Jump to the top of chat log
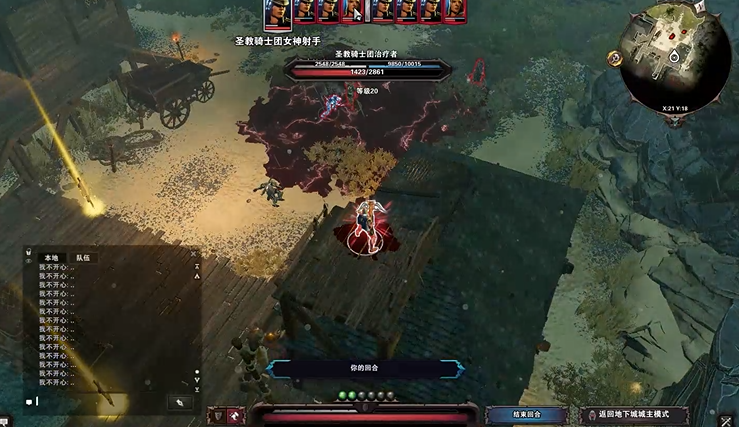739x427 pixels. point(196,267)
